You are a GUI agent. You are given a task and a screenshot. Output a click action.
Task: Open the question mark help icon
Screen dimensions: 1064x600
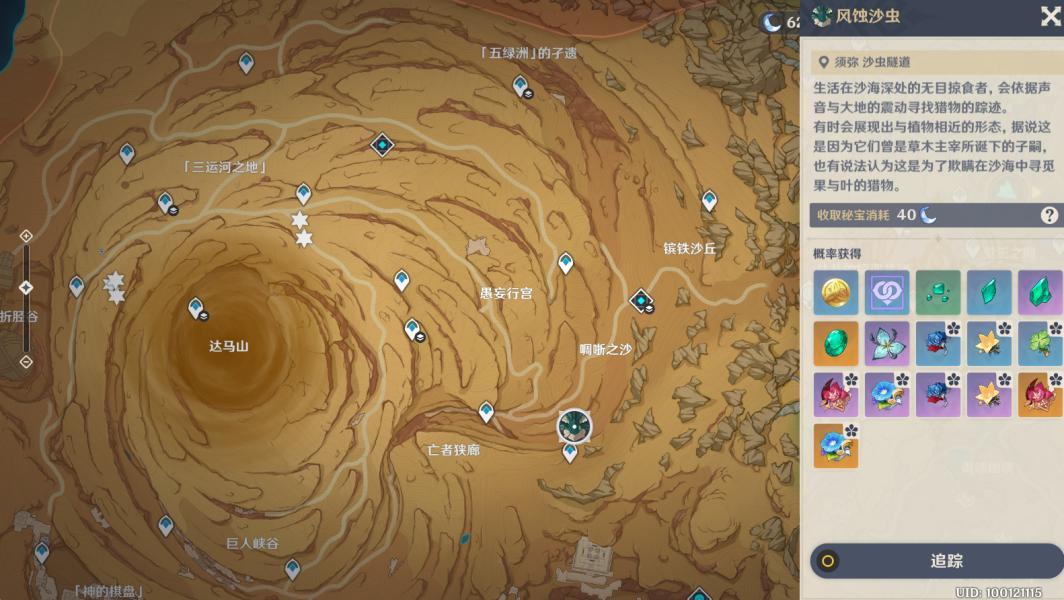click(1049, 215)
